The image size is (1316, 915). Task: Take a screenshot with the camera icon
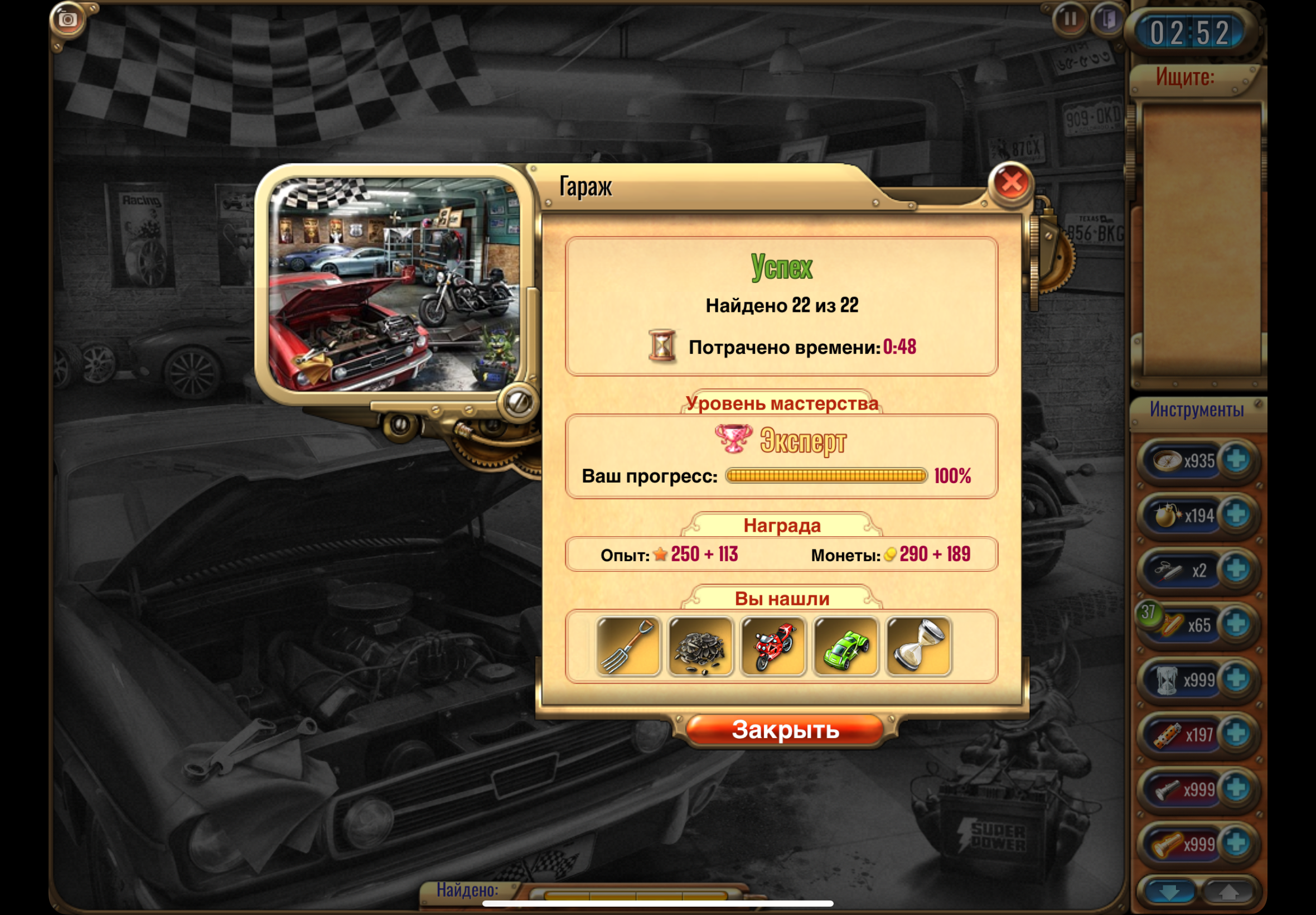67,20
